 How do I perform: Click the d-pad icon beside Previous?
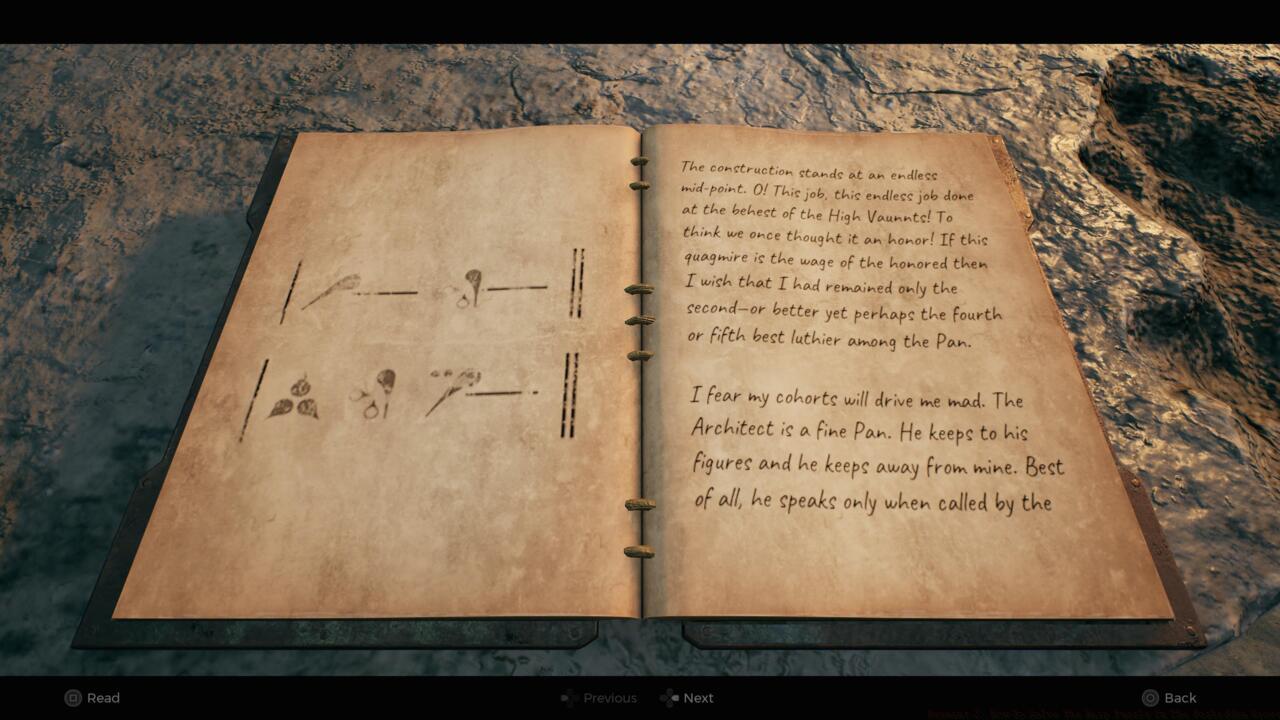[568, 698]
